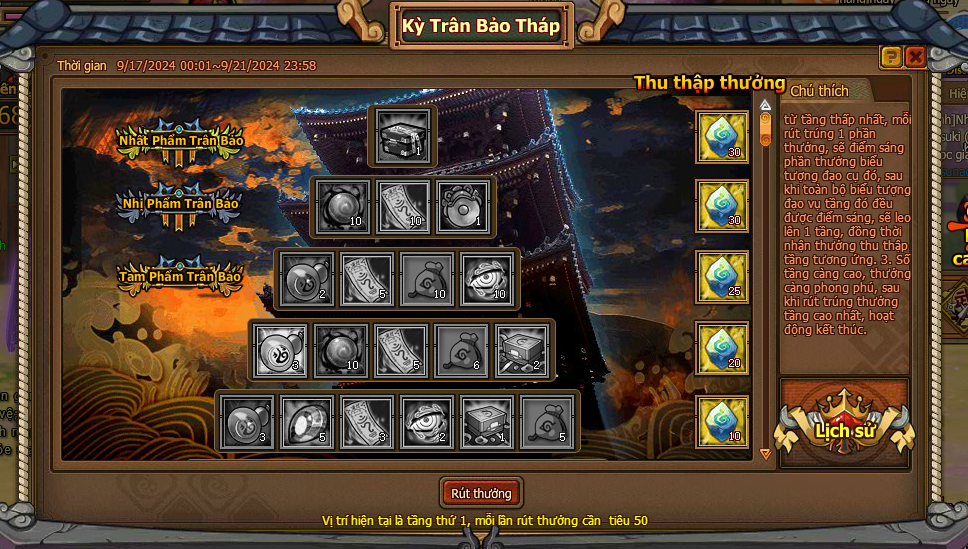Select the pouch reward with count 6
Image resolution: width=968 pixels, height=549 pixels.
tap(462, 351)
